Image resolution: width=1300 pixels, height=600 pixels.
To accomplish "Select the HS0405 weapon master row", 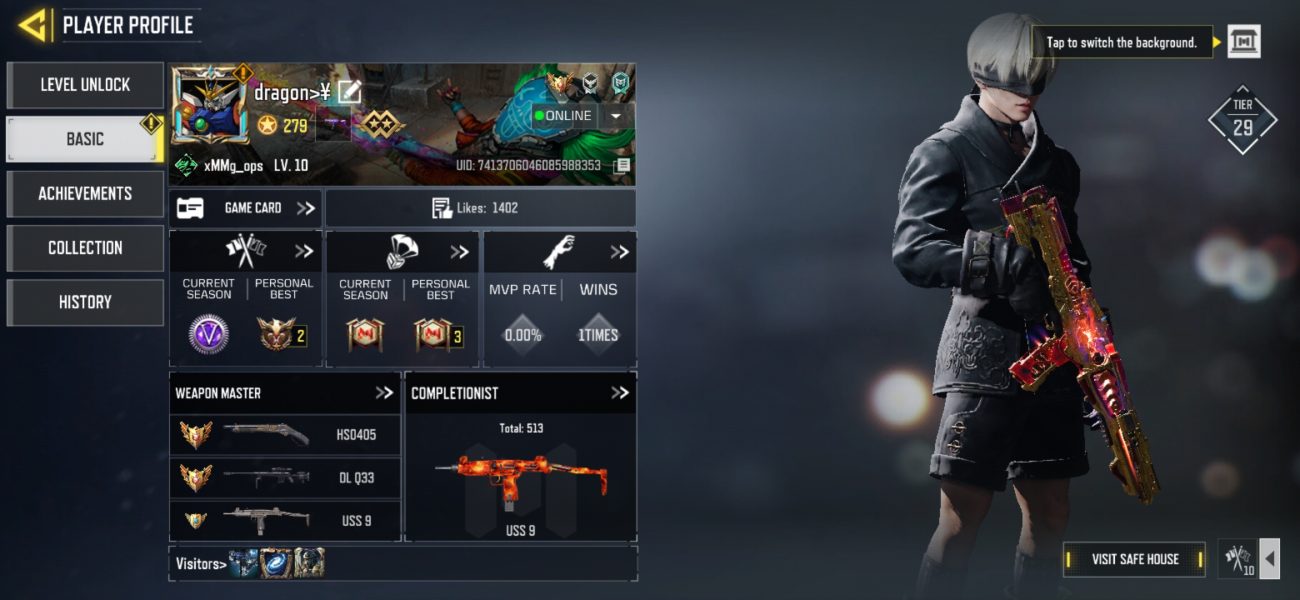I will (285, 435).
